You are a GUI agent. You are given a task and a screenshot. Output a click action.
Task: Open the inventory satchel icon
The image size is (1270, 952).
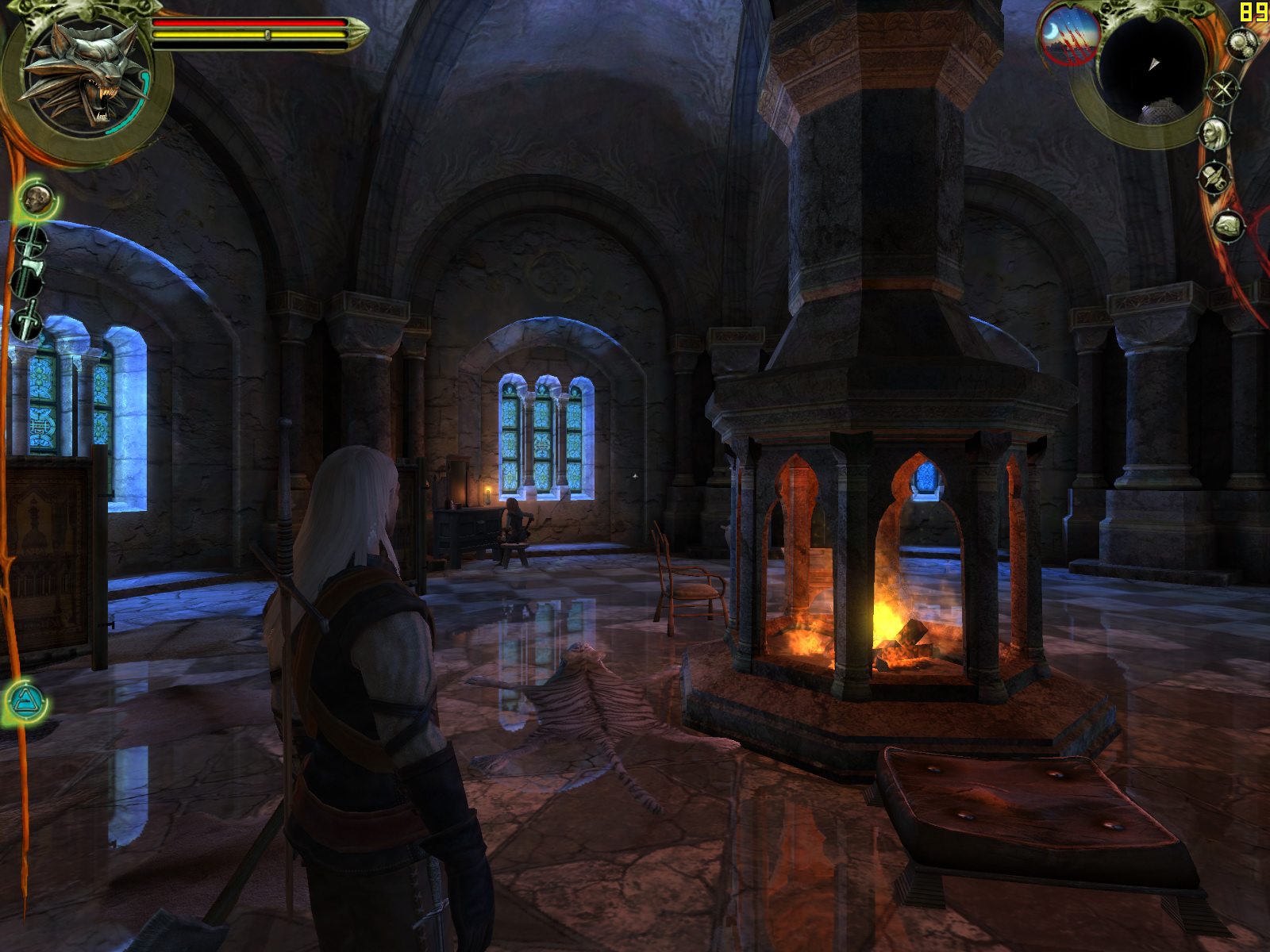coord(1227,226)
